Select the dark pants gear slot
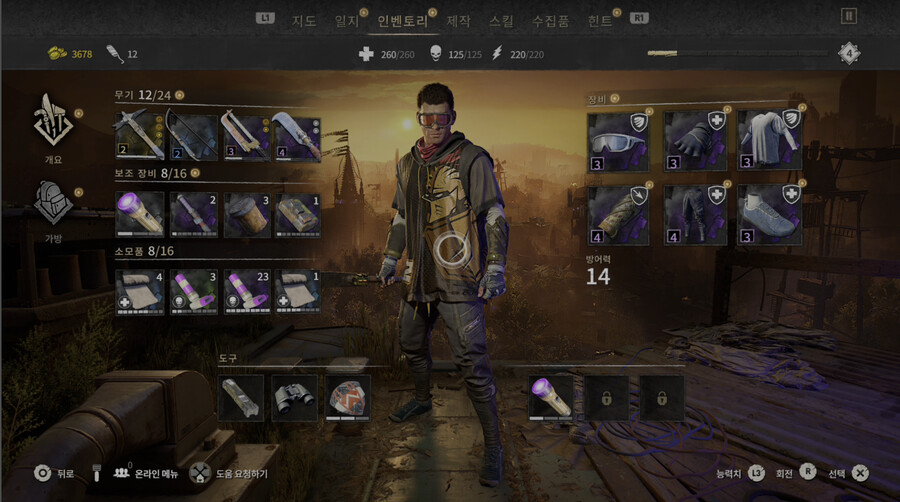Image resolution: width=900 pixels, height=502 pixels. pyautogui.click(x=694, y=215)
